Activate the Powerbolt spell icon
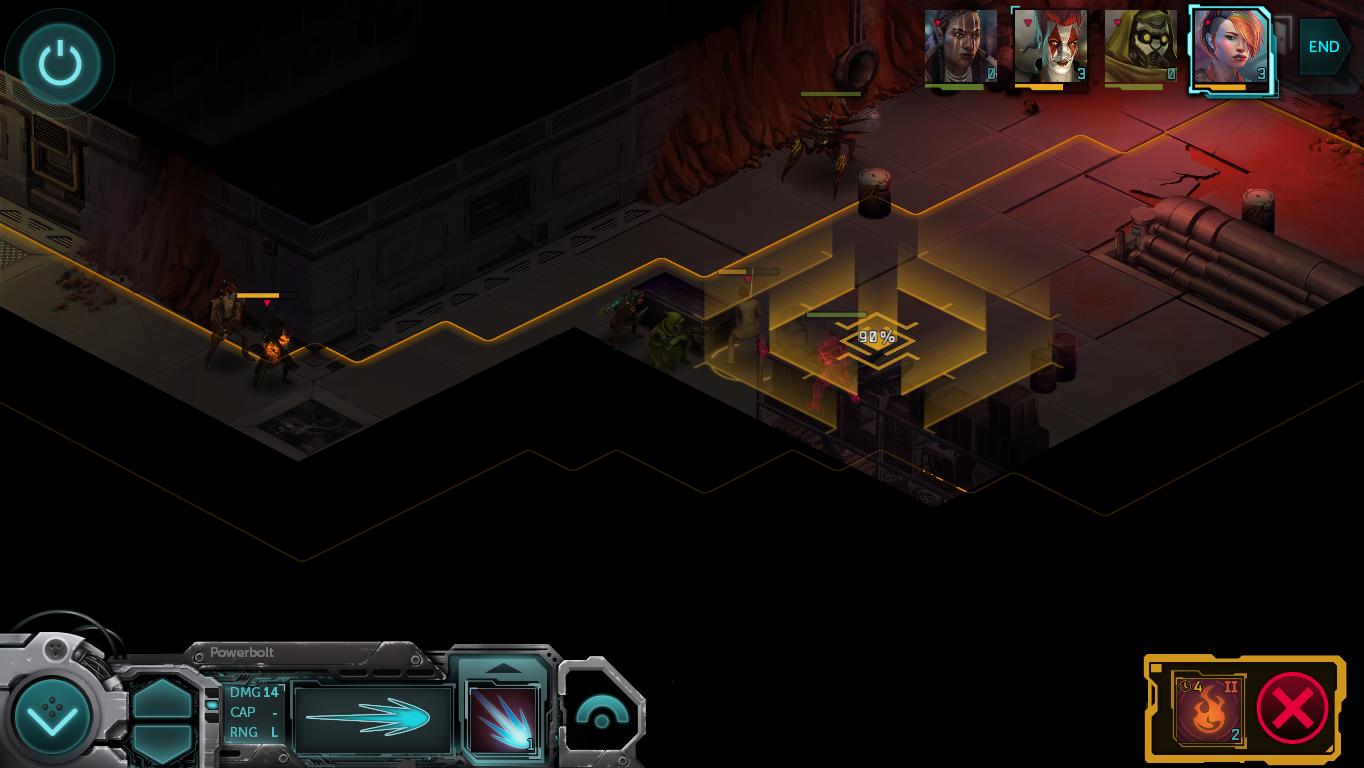 click(504, 718)
